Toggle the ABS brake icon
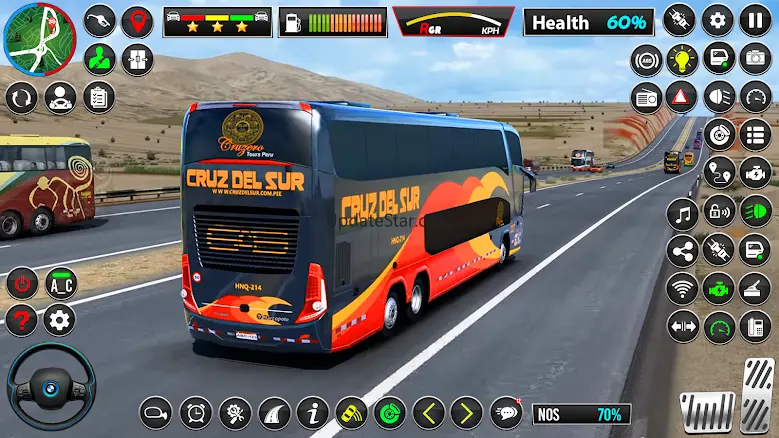Viewport: 779px width, 438px height. tap(647, 59)
